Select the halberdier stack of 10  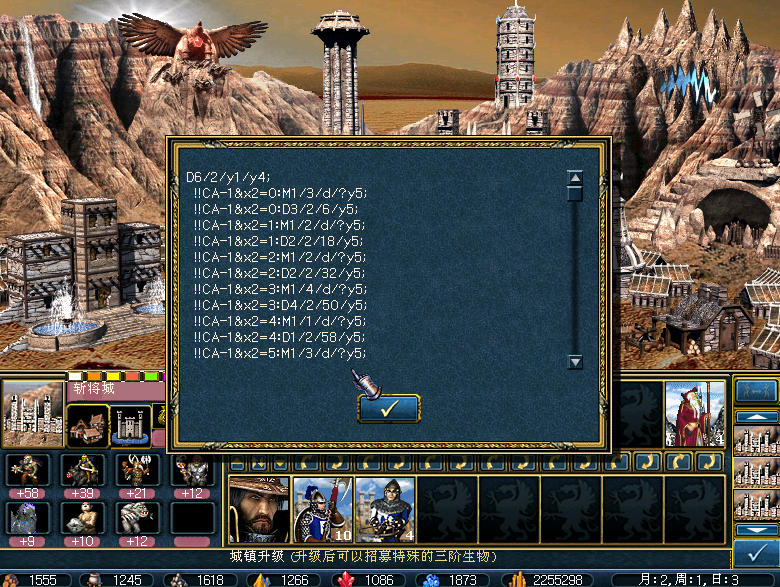tap(321, 508)
